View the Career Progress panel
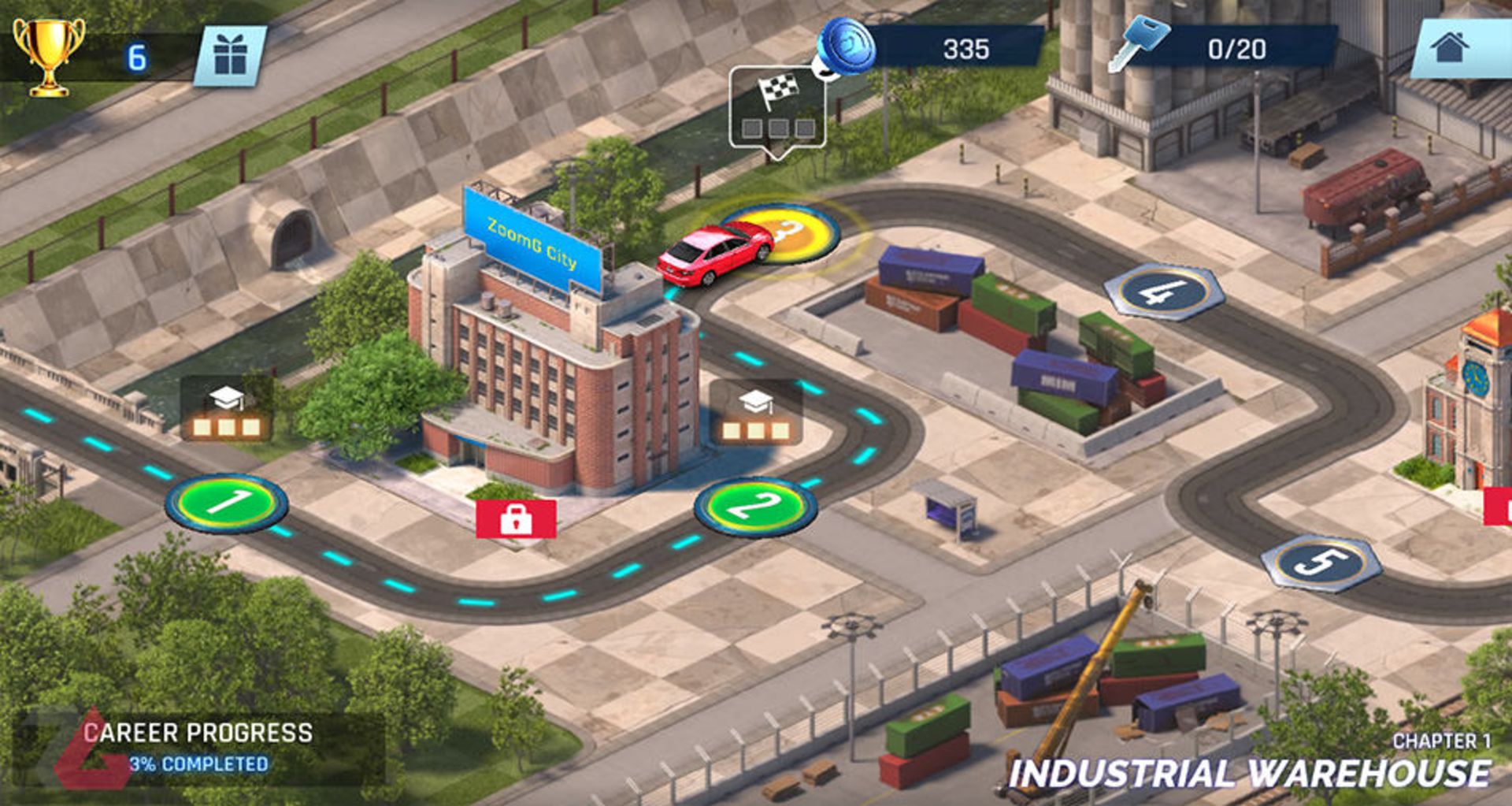 pyautogui.click(x=197, y=747)
